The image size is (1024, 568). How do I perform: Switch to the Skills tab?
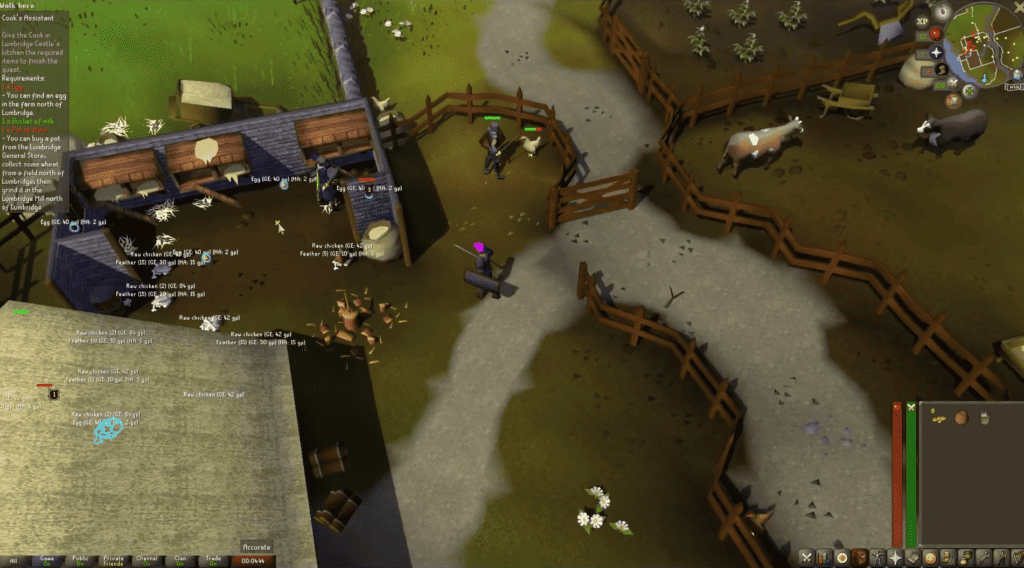(824, 557)
